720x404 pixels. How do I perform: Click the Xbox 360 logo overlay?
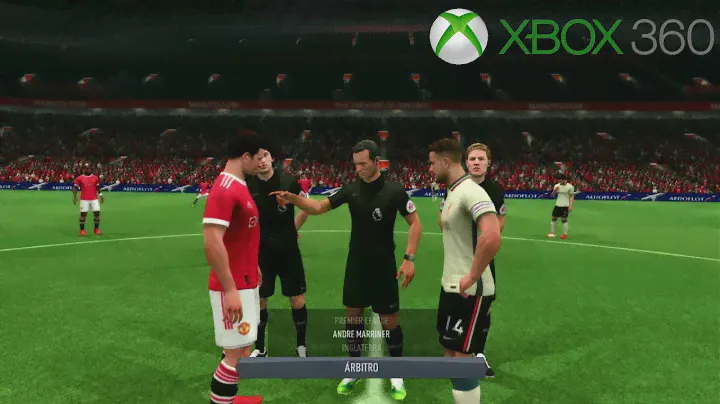coord(571,36)
